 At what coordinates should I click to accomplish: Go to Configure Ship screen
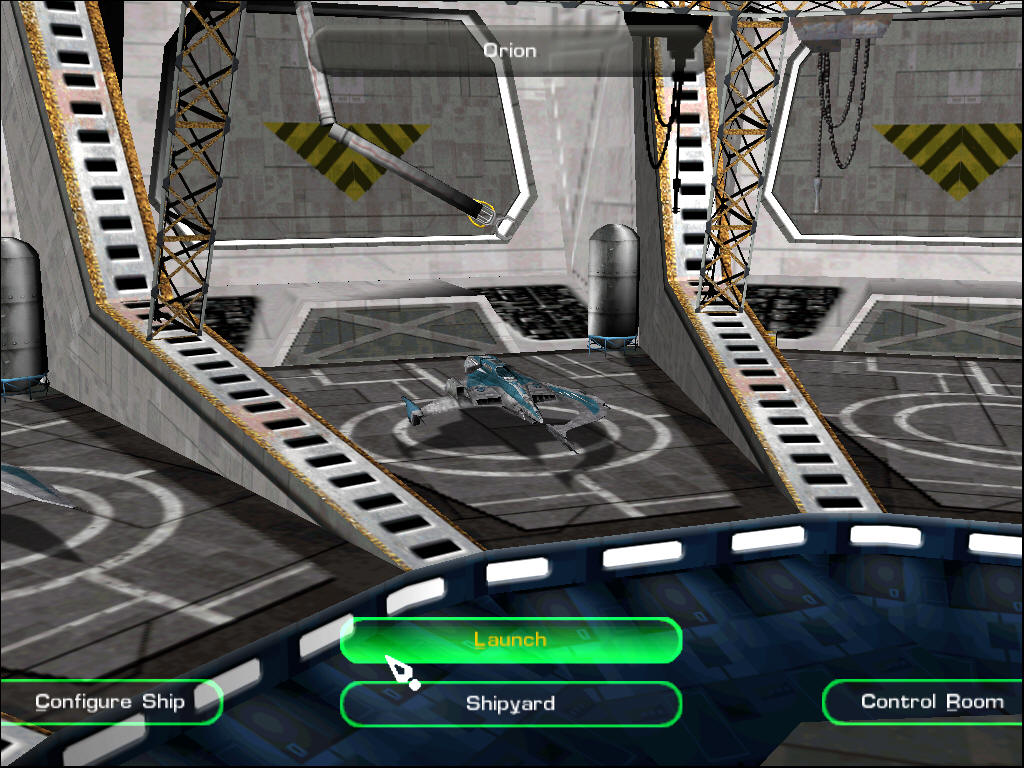coord(110,702)
